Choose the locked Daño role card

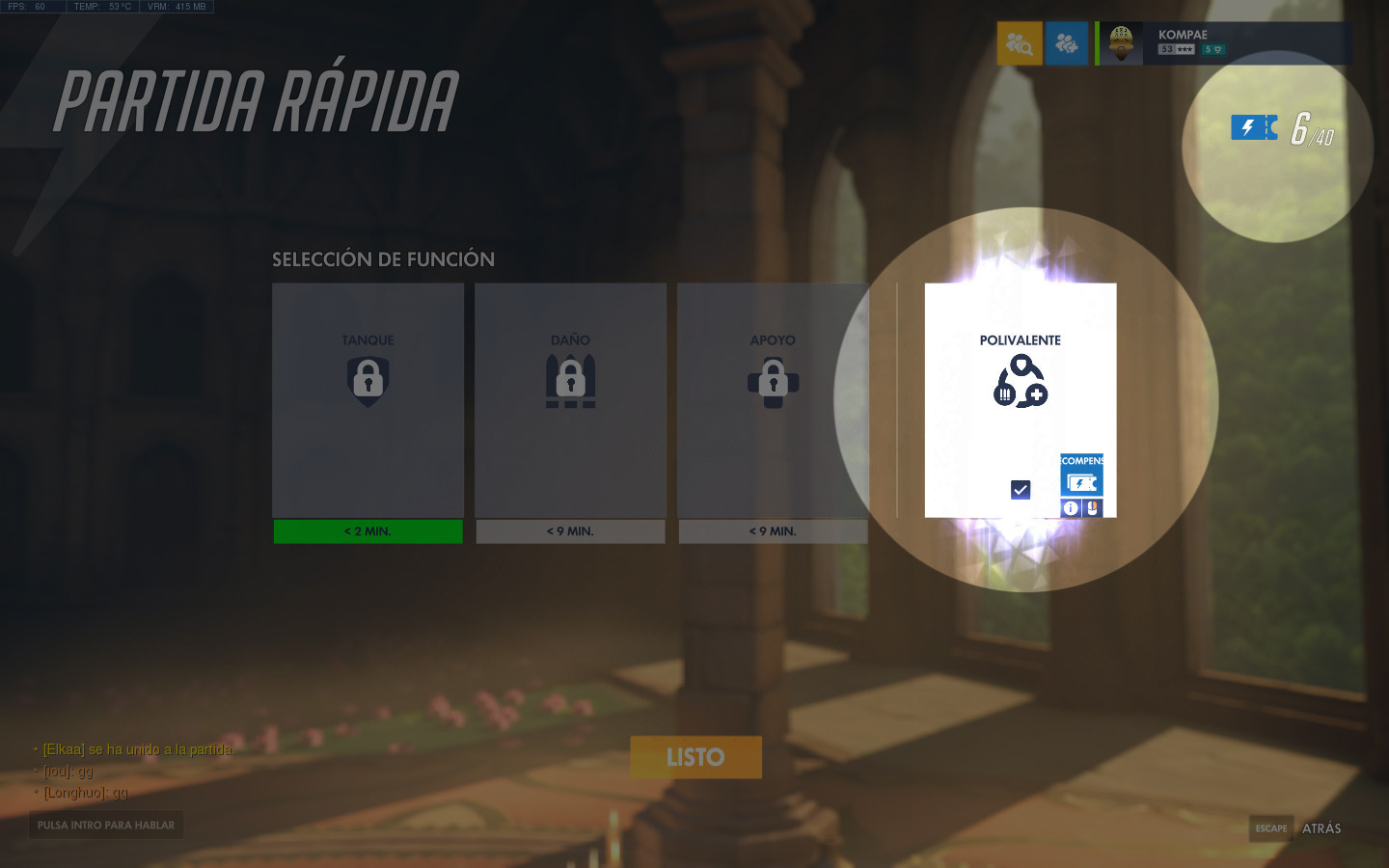570,399
